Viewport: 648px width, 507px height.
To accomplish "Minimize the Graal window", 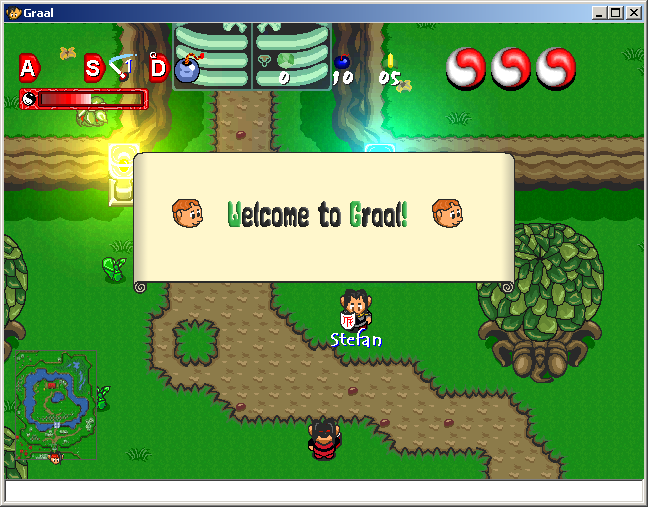I will [x=598, y=13].
